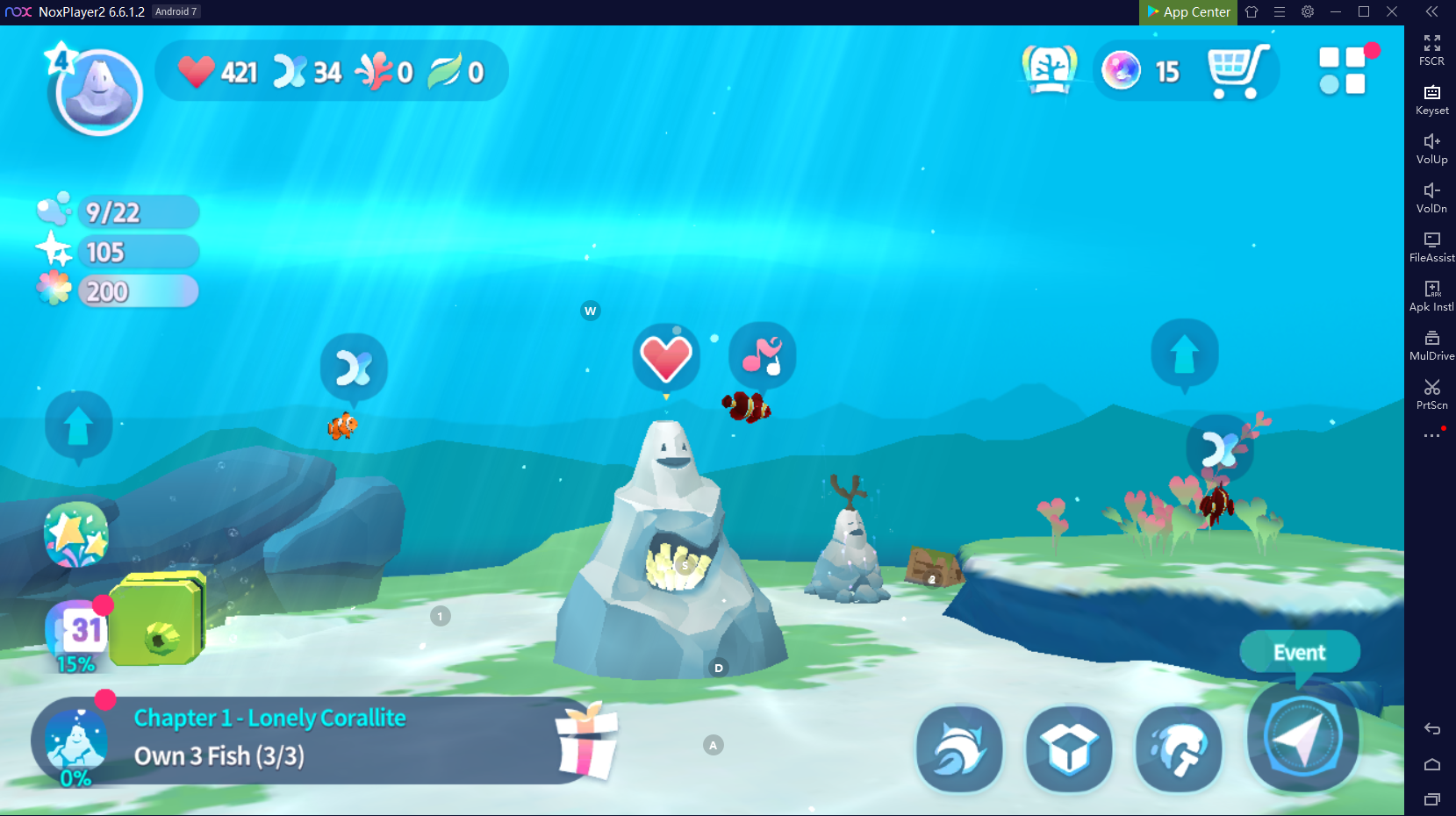
Task: Open the hearts and resources bar
Action: pyautogui.click(x=331, y=71)
